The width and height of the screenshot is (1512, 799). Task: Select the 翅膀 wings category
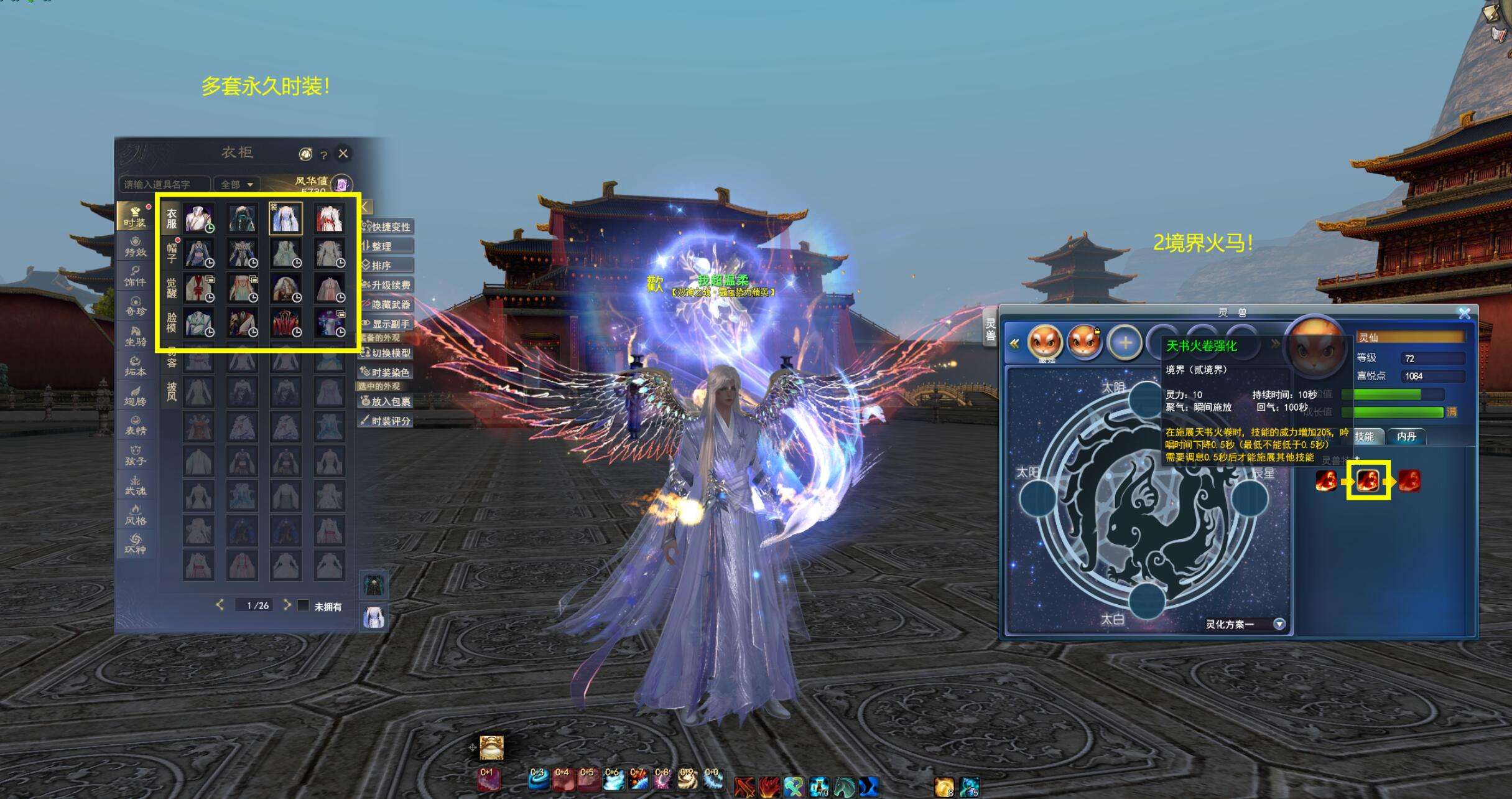[135, 396]
